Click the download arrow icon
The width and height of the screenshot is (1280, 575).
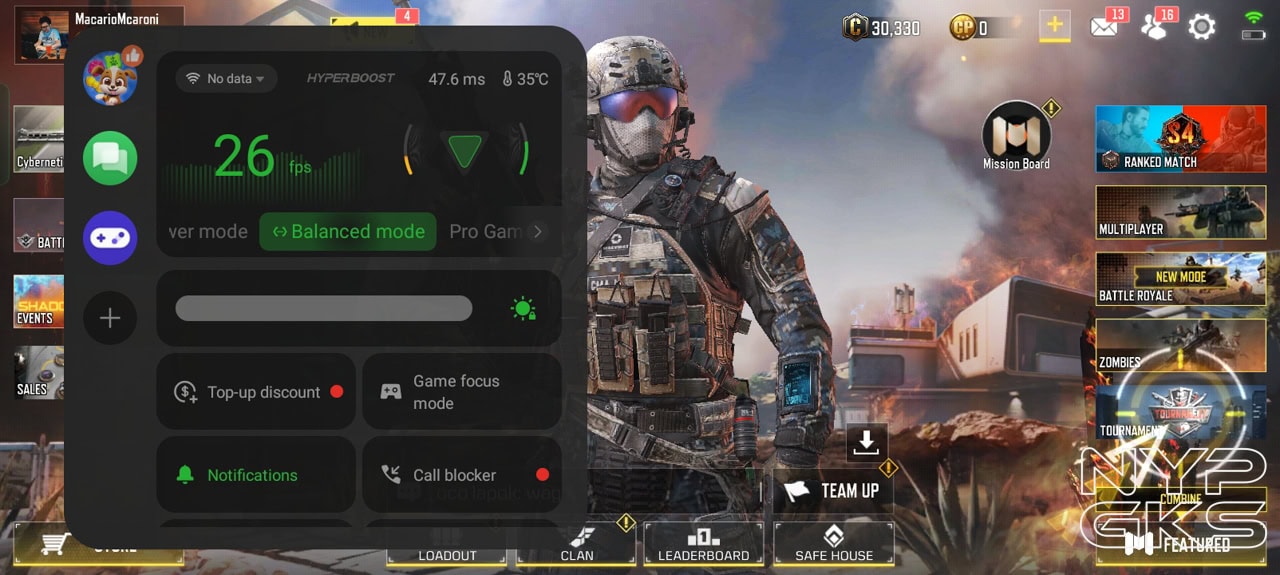coord(867,441)
